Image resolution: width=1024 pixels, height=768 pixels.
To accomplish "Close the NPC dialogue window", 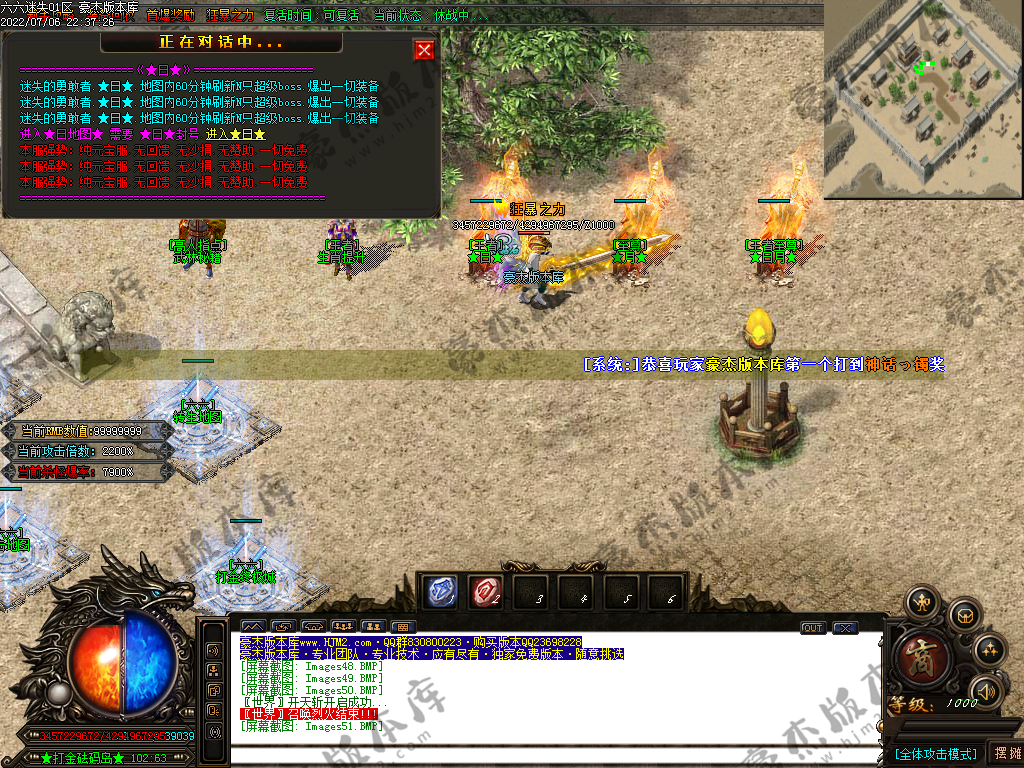I will 424,50.
